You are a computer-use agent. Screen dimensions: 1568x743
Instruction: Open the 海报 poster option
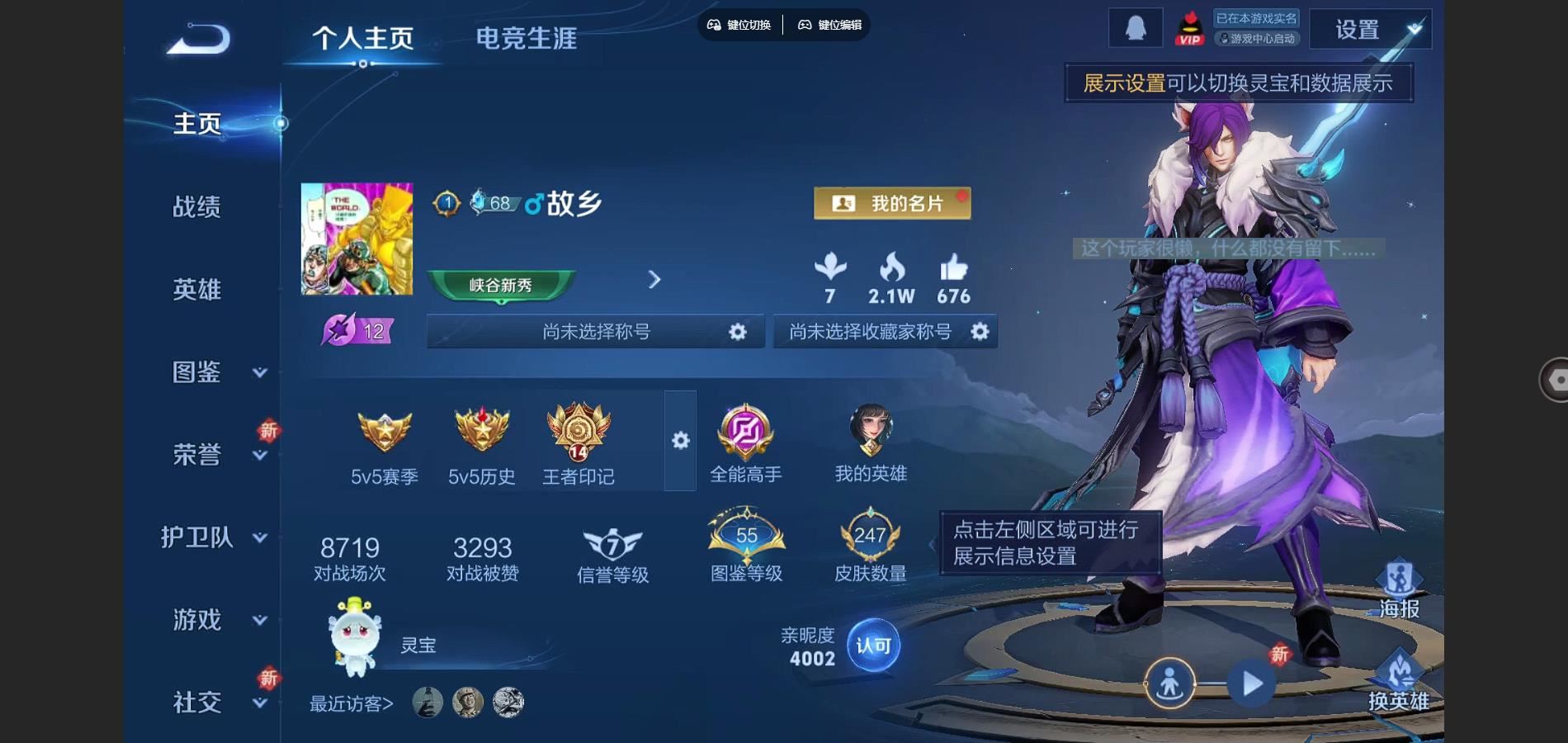click(x=1399, y=589)
